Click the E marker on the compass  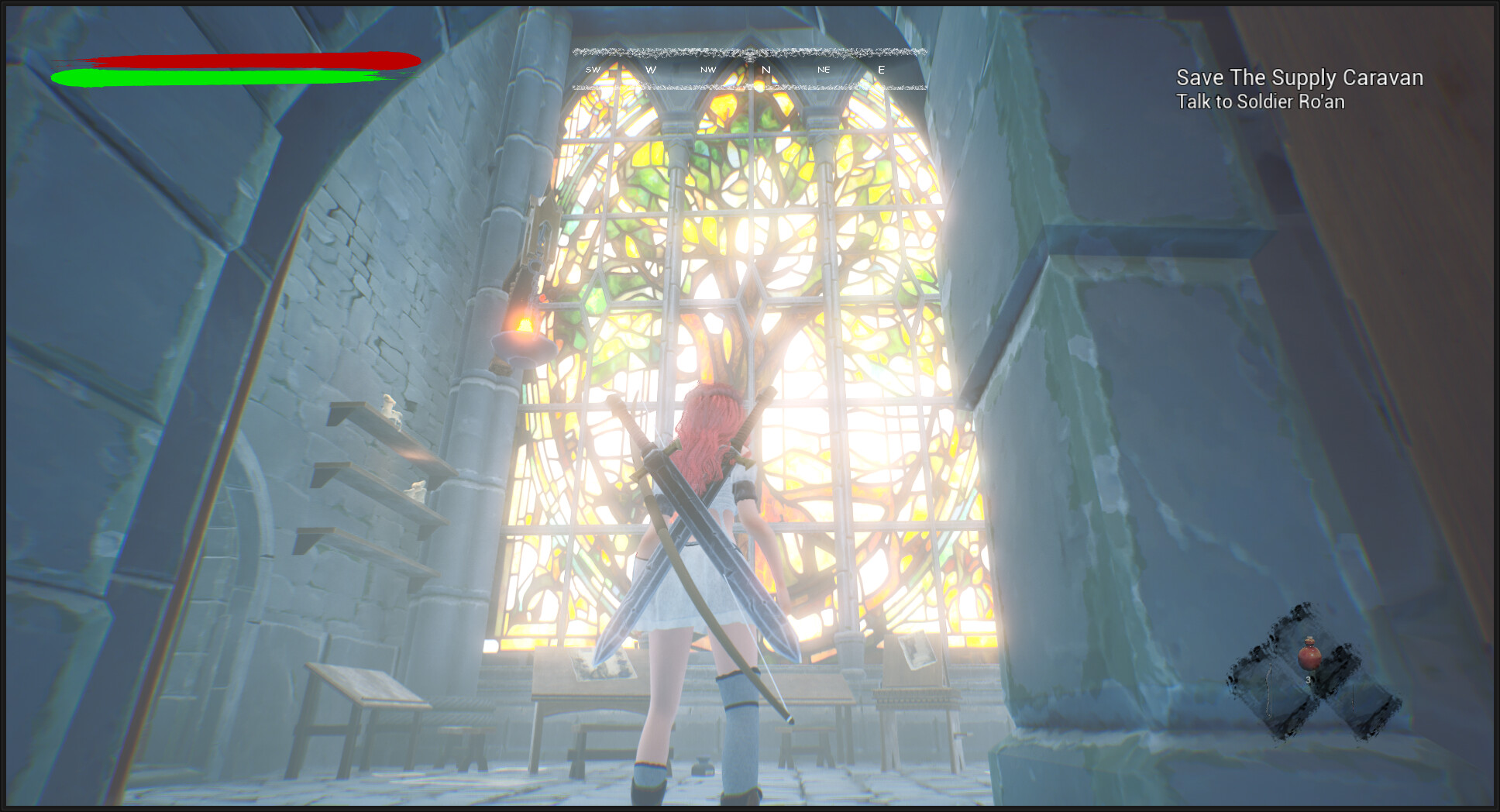pos(880,69)
